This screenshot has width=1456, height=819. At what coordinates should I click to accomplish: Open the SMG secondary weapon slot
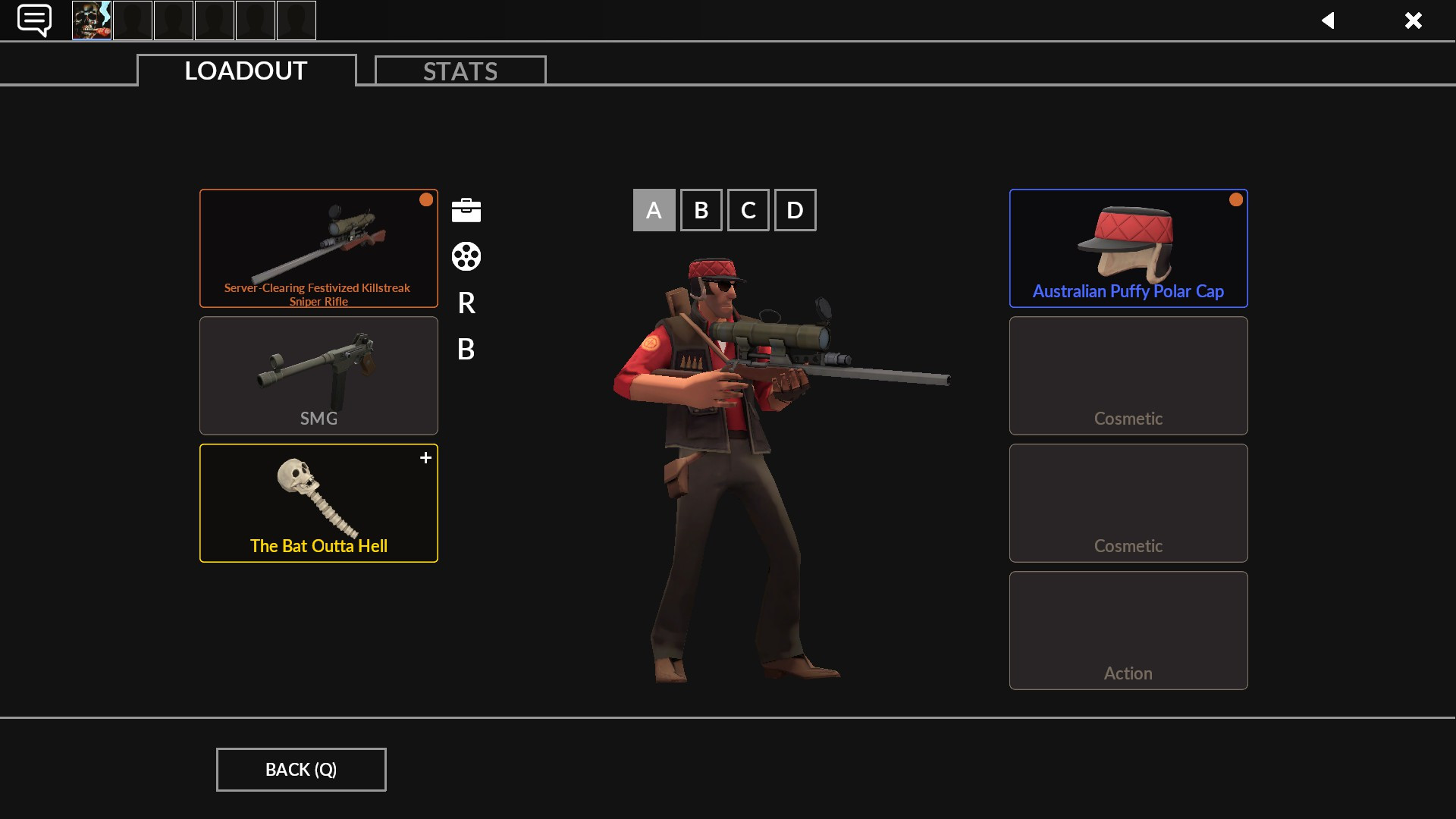coord(318,375)
